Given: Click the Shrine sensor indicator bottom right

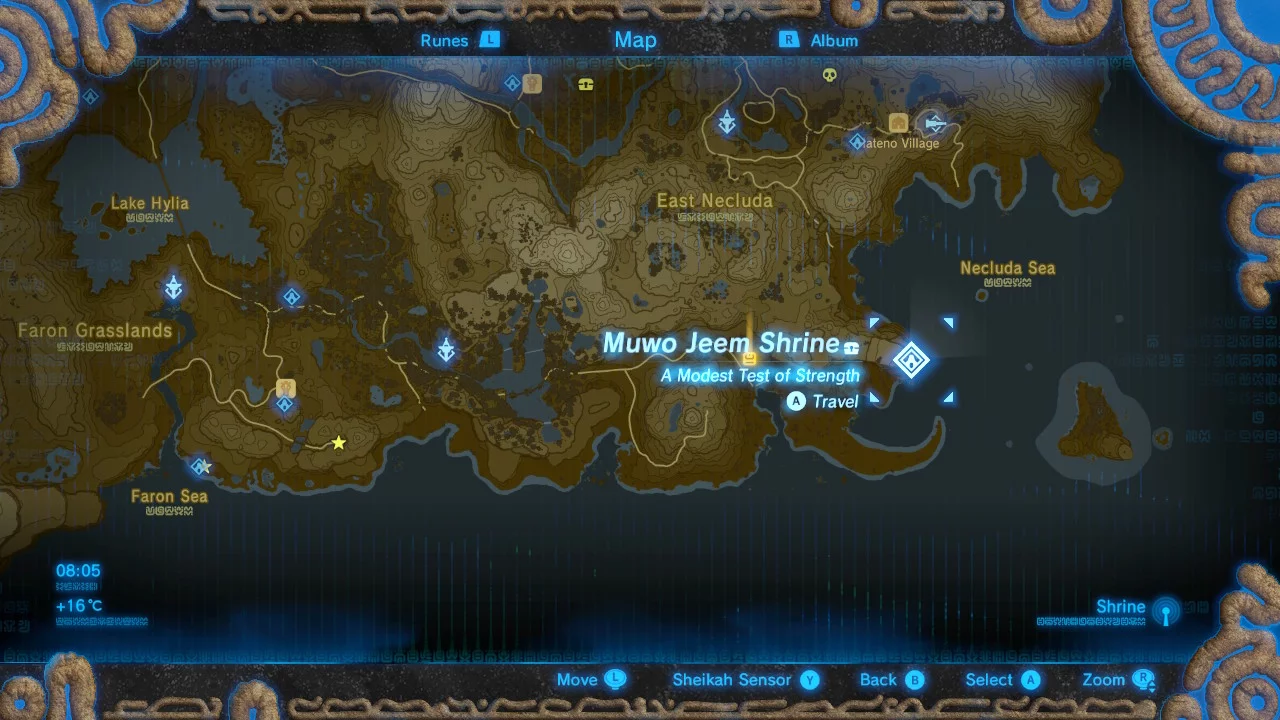Looking at the screenshot, I should [1165, 611].
